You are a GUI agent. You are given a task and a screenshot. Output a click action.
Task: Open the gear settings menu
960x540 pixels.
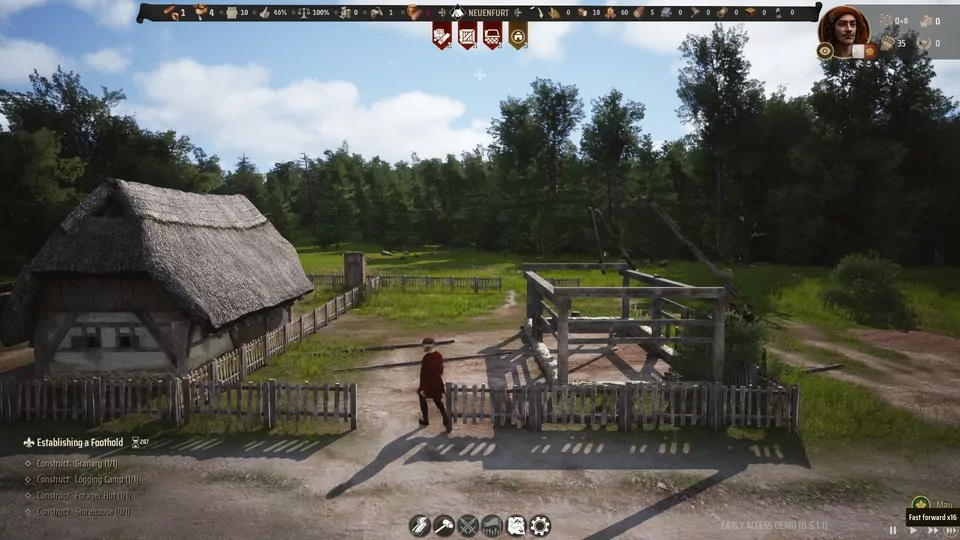(540, 525)
